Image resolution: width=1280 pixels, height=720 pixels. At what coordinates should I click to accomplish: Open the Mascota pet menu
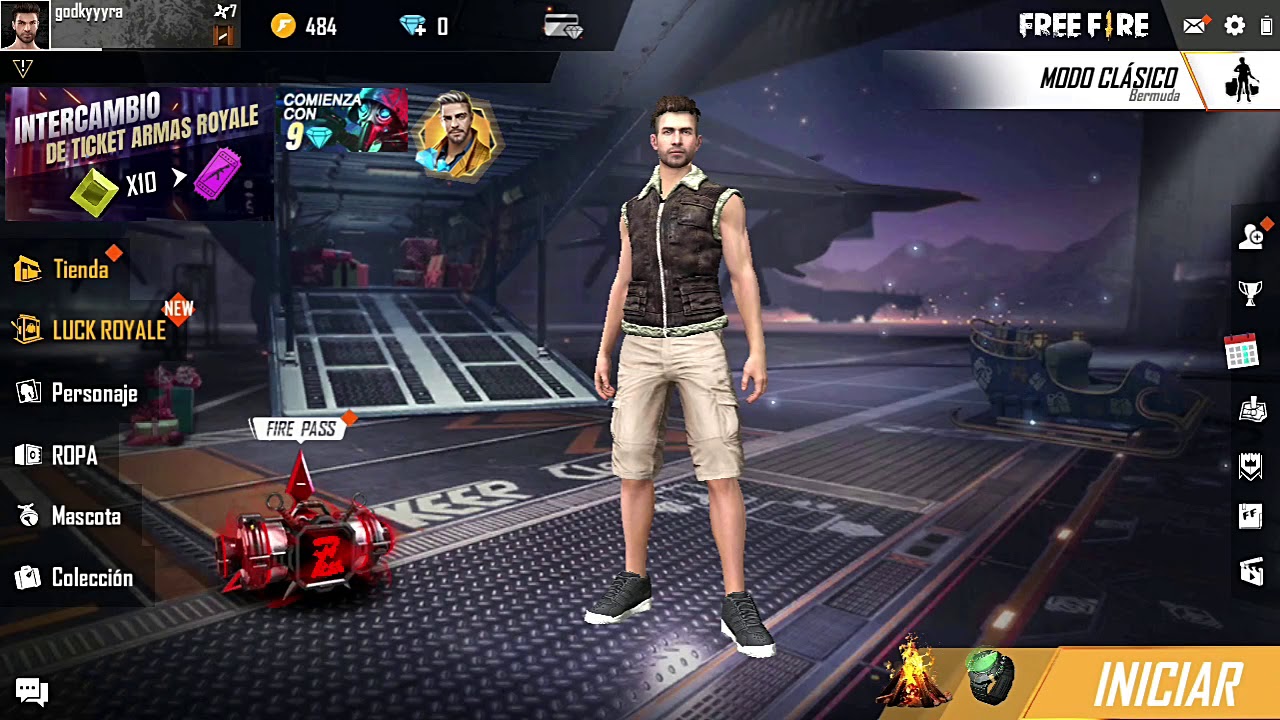coord(70,517)
